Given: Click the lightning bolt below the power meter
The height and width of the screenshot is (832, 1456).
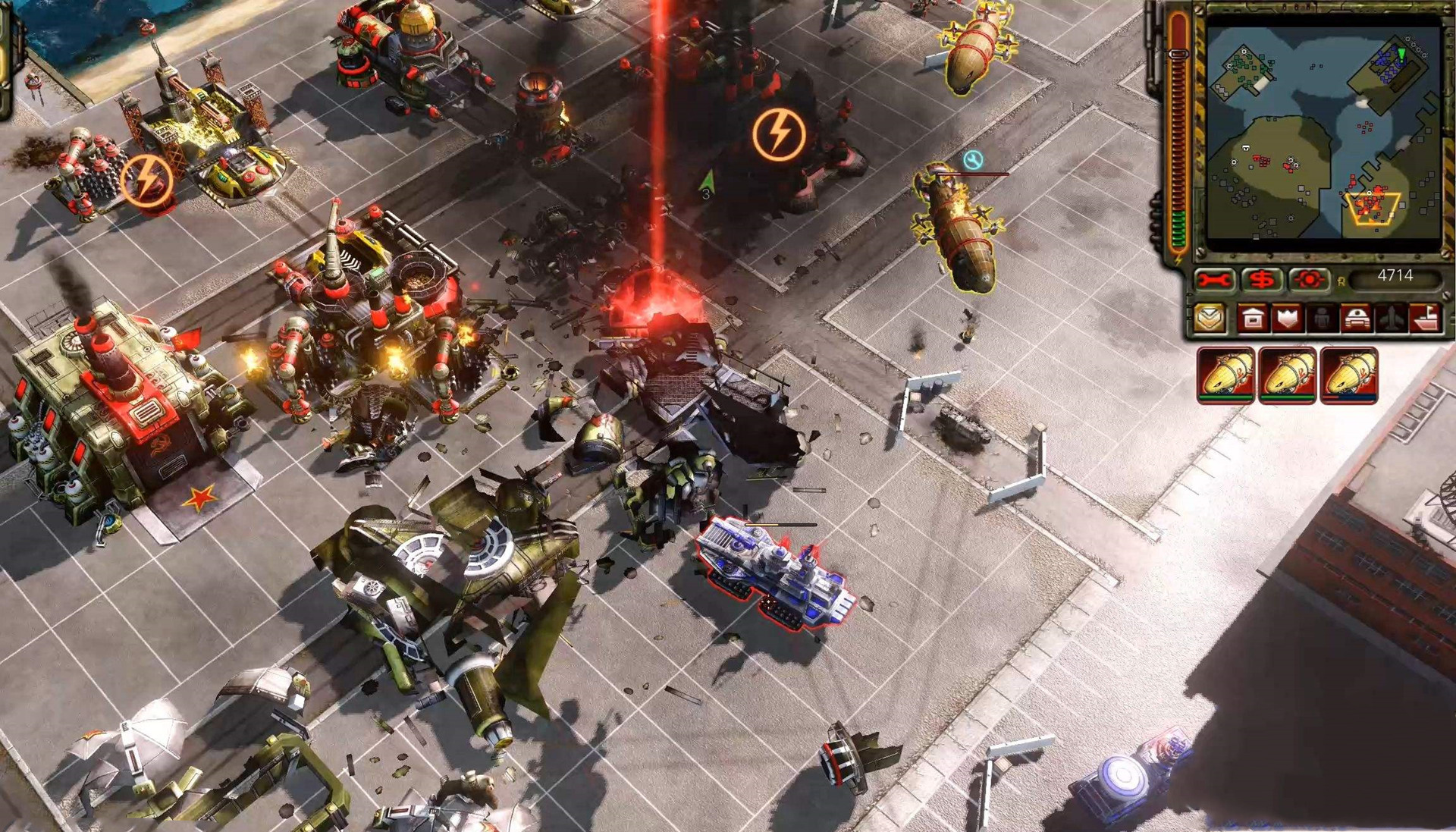Looking at the screenshot, I should tap(1177, 259).
